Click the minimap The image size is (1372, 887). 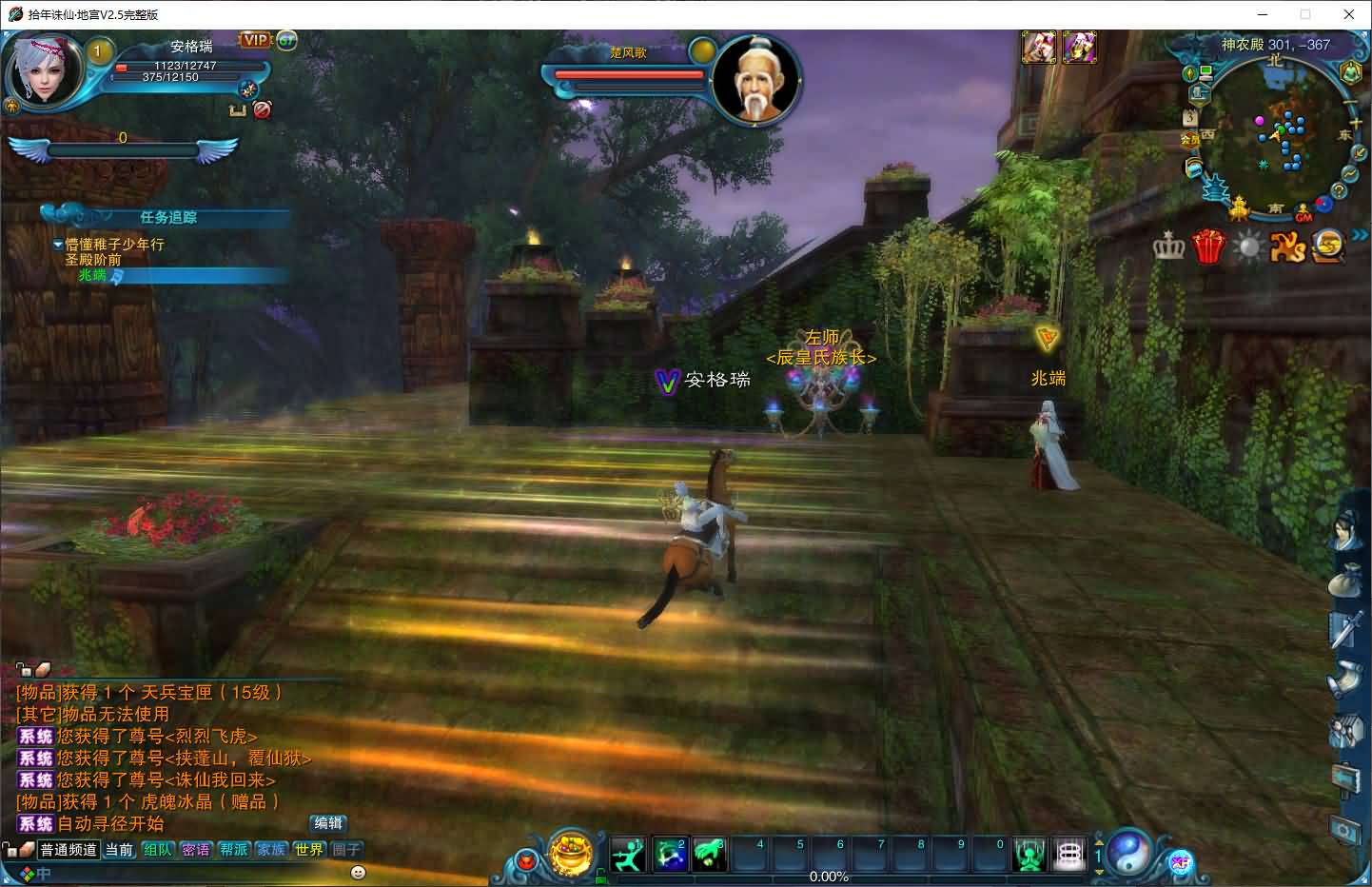point(1276,133)
